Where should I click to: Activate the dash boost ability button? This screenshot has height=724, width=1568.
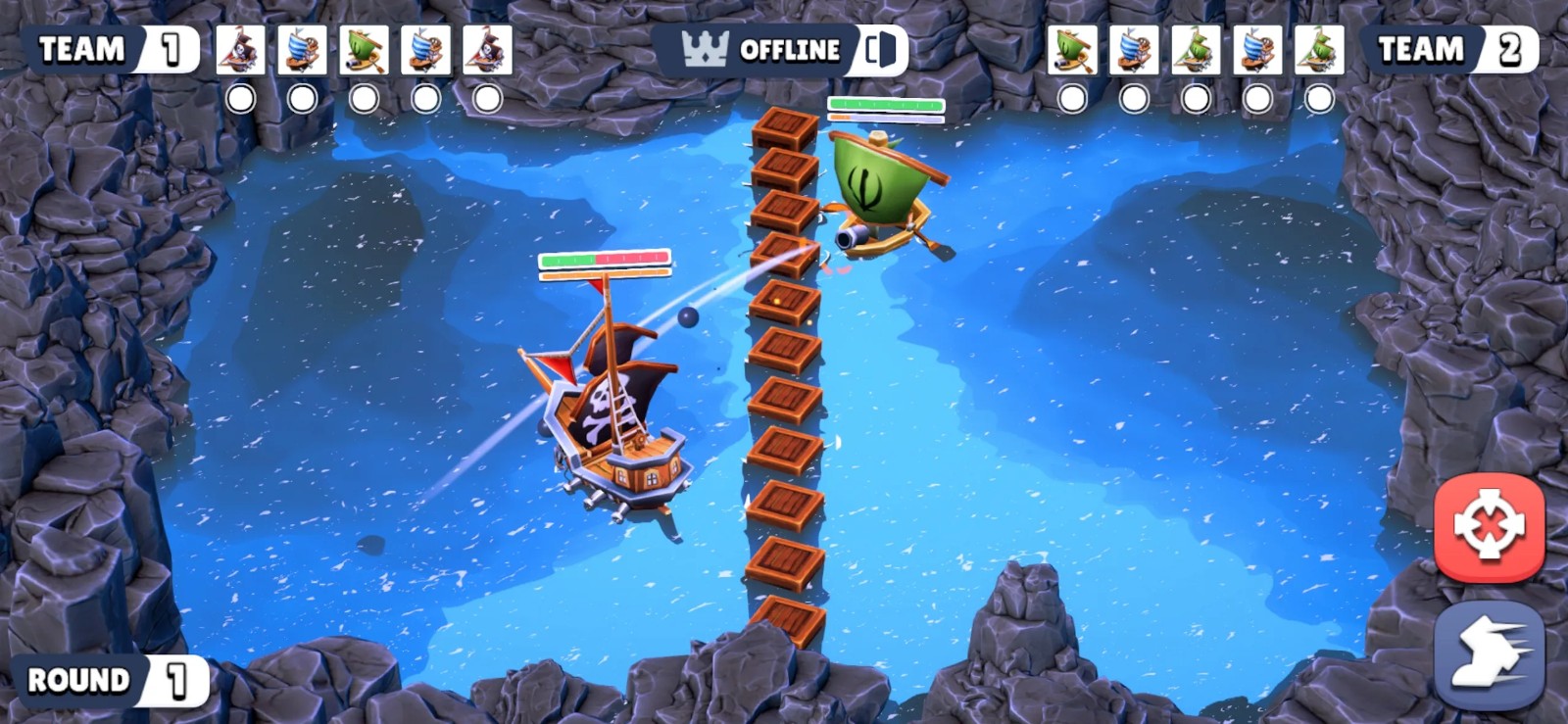coord(1488,653)
